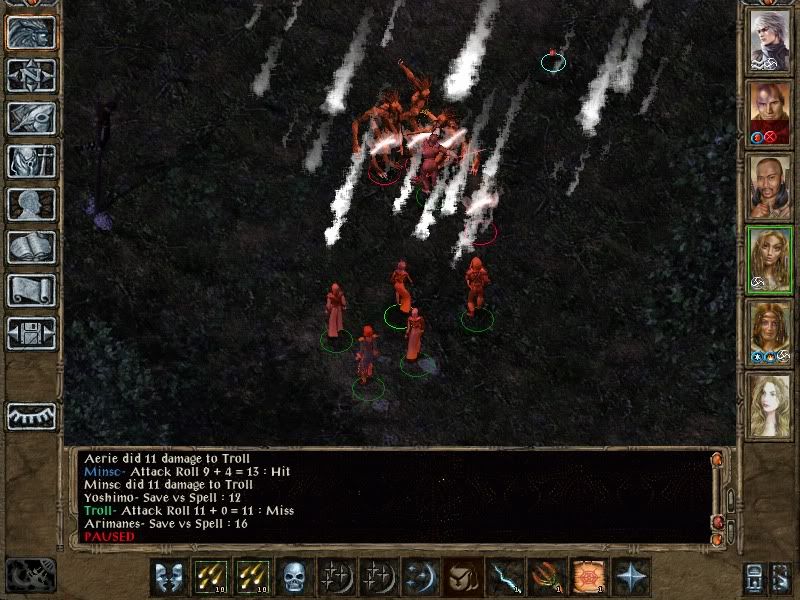This screenshot has height=600, width=800.
Task: Open the inventory screen
Action: (31, 161)
